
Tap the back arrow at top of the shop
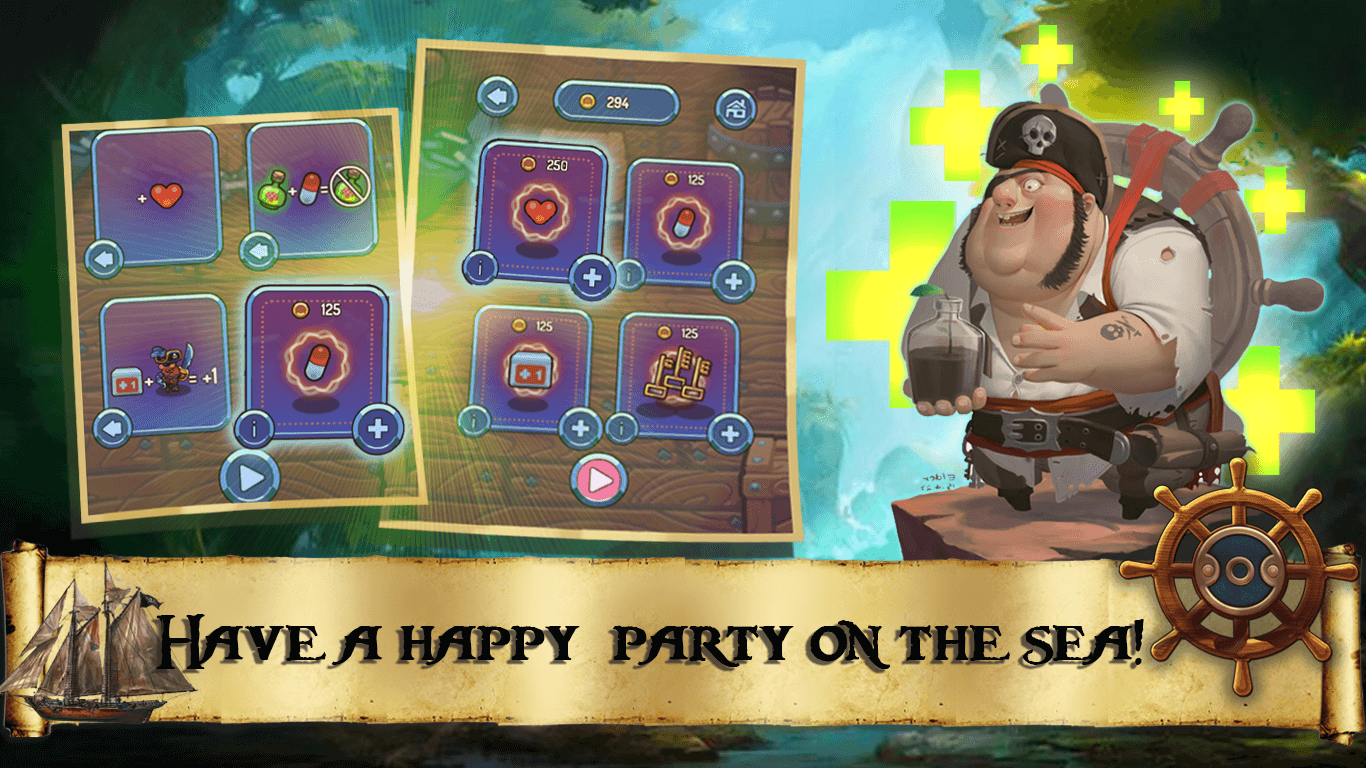click(x=499, y=94)
